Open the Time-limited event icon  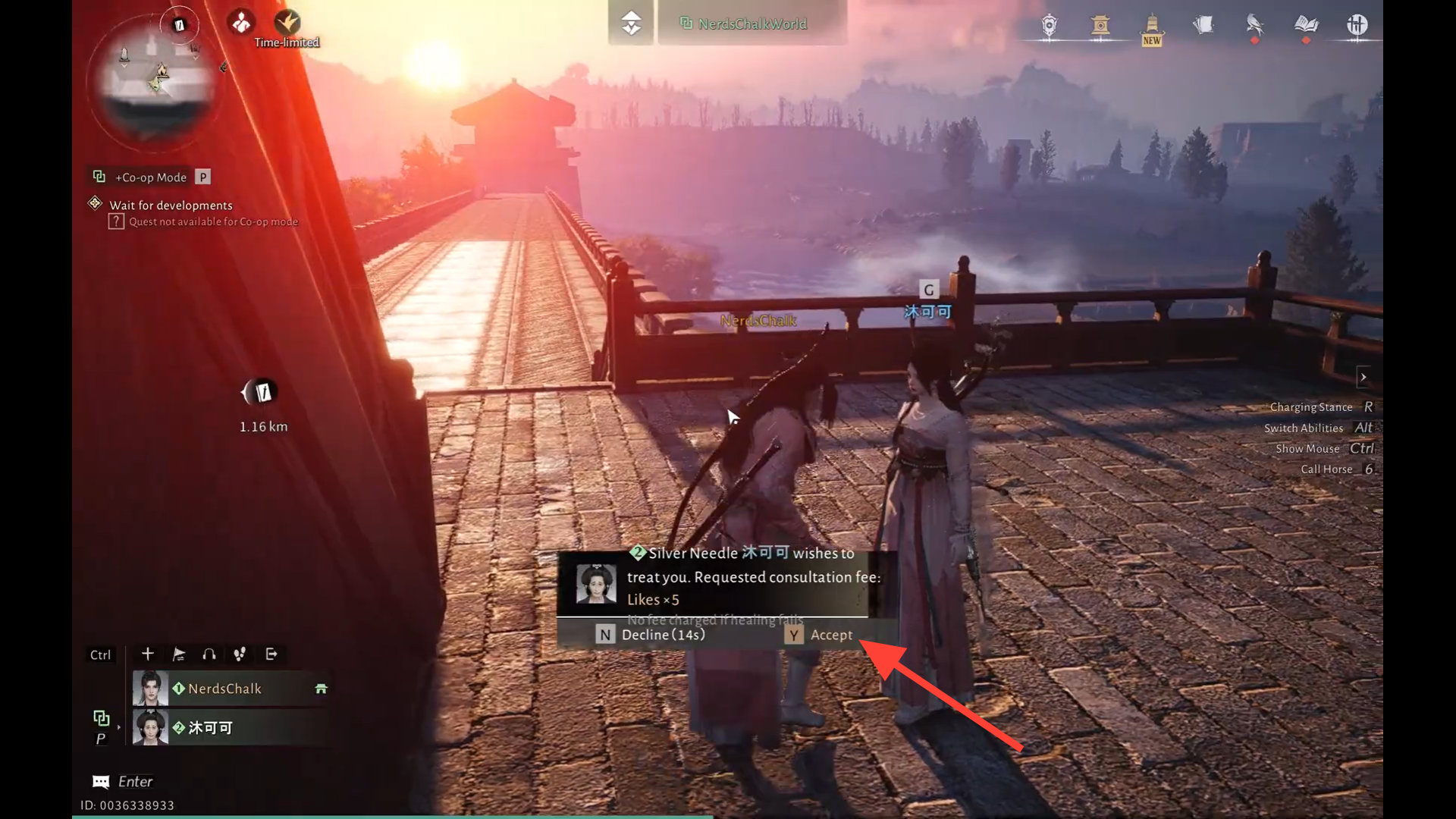[x=287, y=24]
